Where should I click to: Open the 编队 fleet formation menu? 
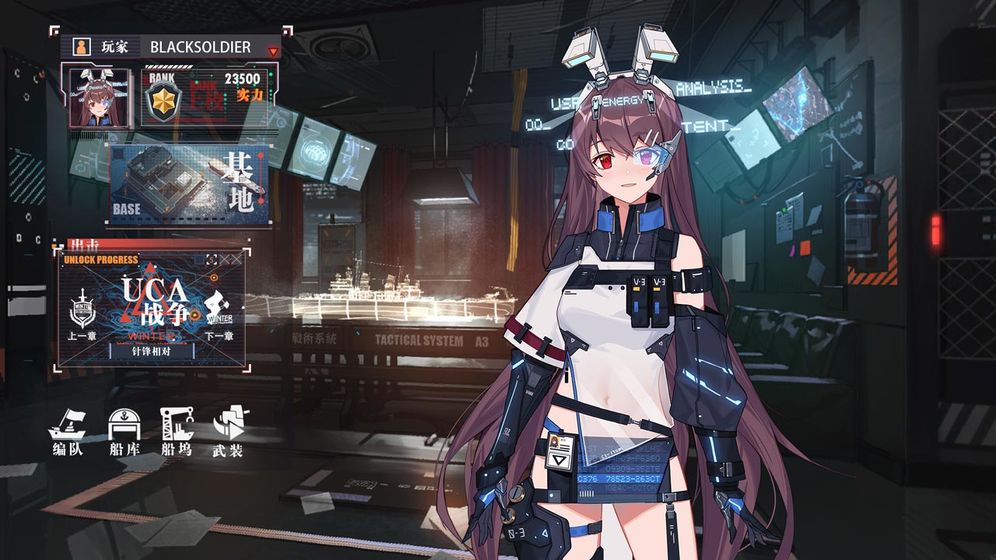67,432
